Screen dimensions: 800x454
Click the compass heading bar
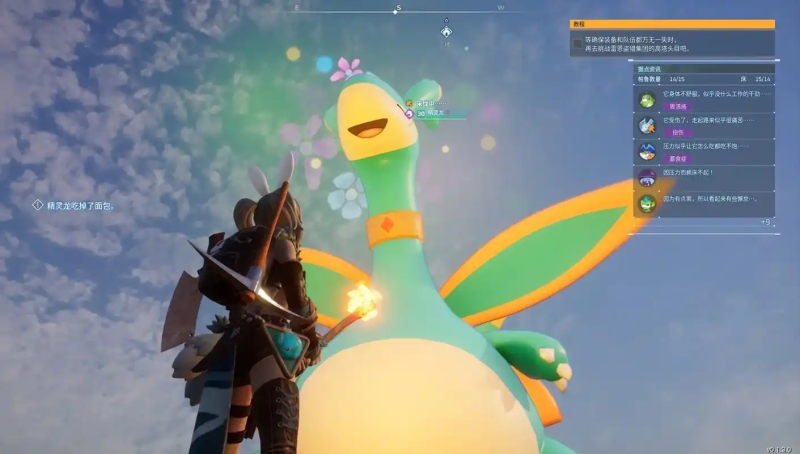pyautogui.click(x=398, y=8)
